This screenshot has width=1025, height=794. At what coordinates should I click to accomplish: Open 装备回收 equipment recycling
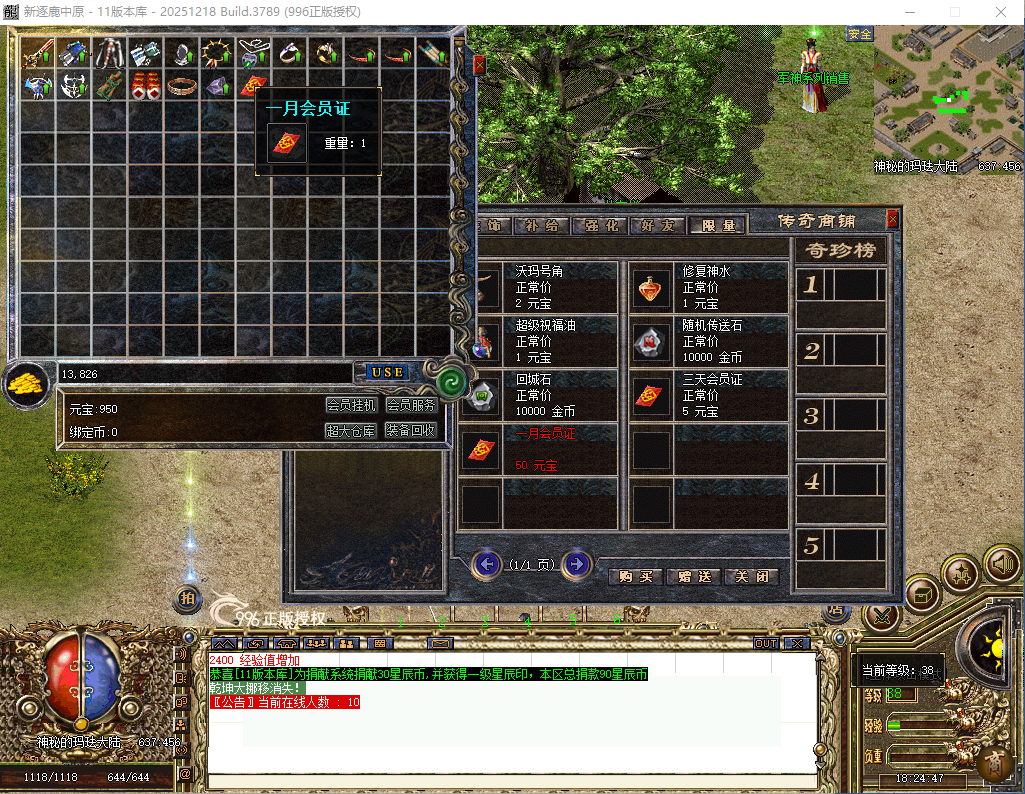411,431
